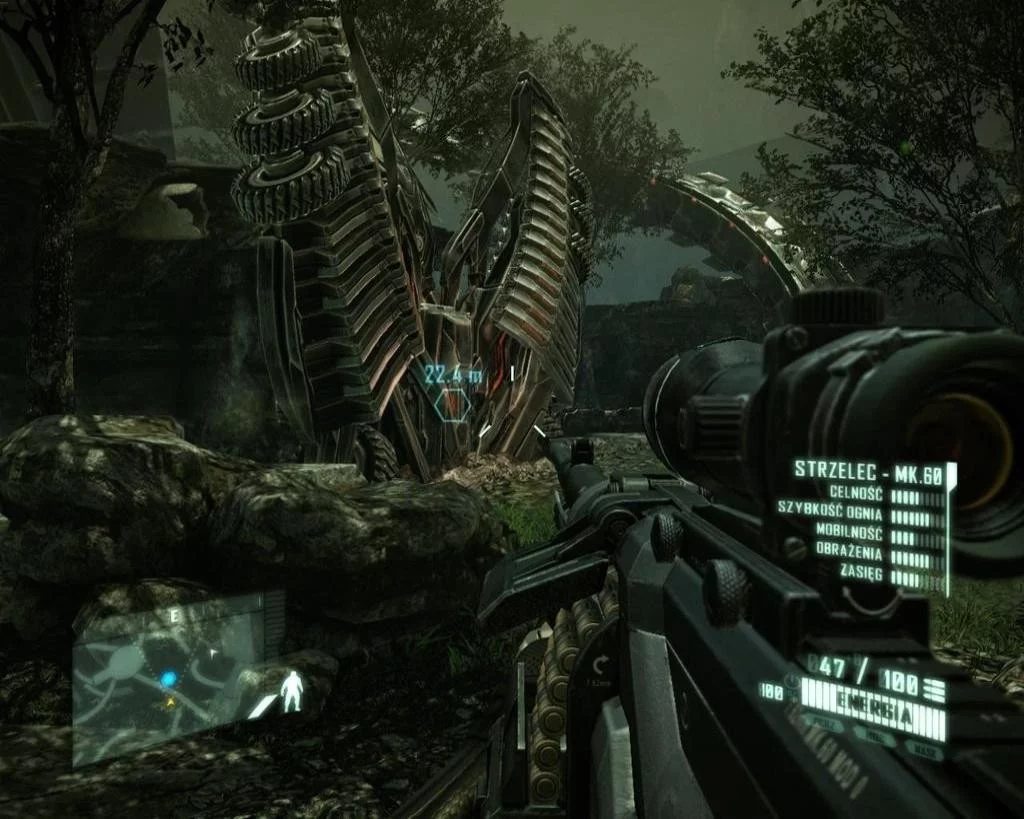This screenshot has width=1024, height=819.
Task: Select the hexagonal waypoint marker showing 22.4 m
Action: tap(454, 402)
